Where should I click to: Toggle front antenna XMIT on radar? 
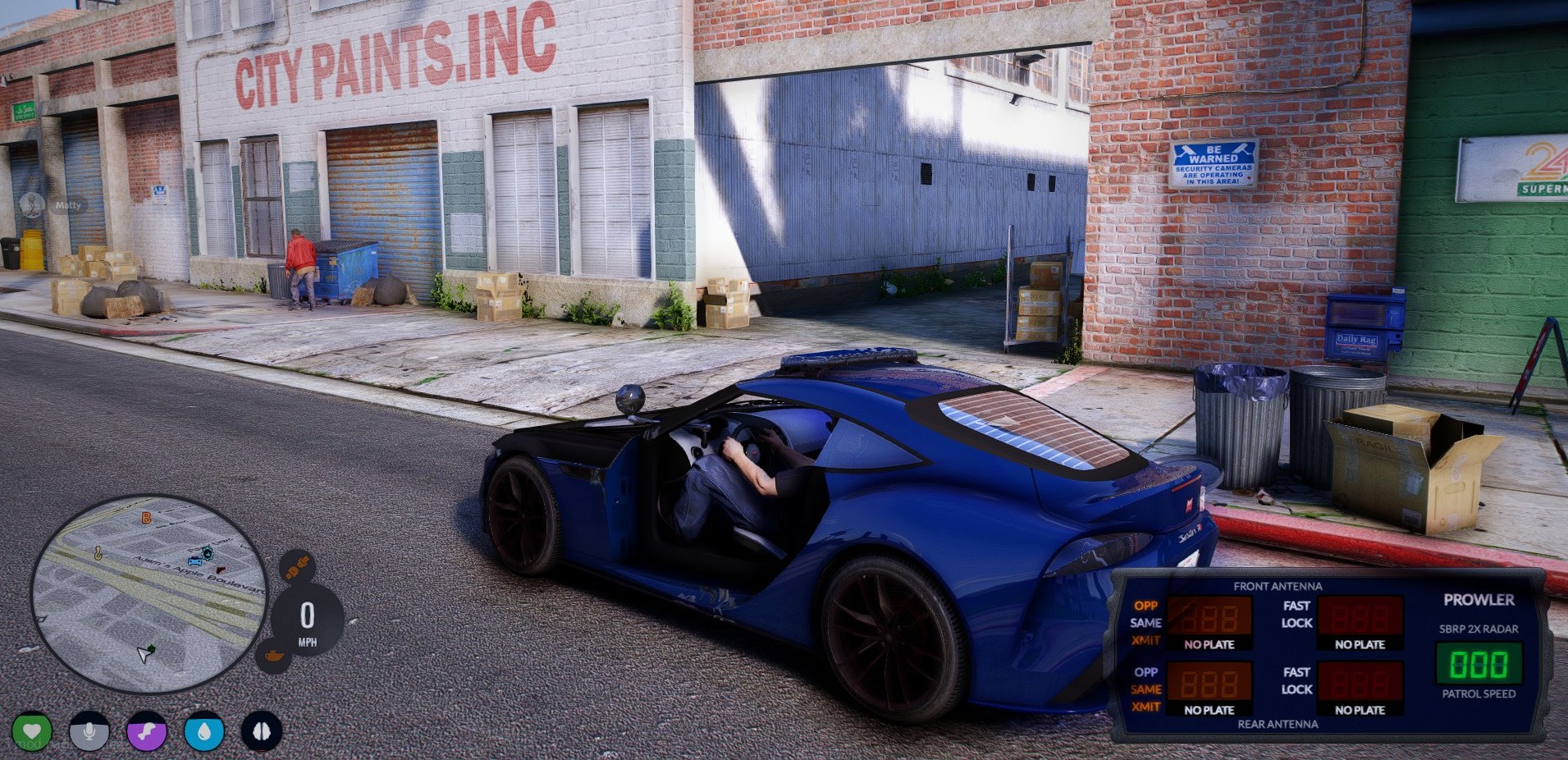pyautogui.click(x=1145, y=640)
